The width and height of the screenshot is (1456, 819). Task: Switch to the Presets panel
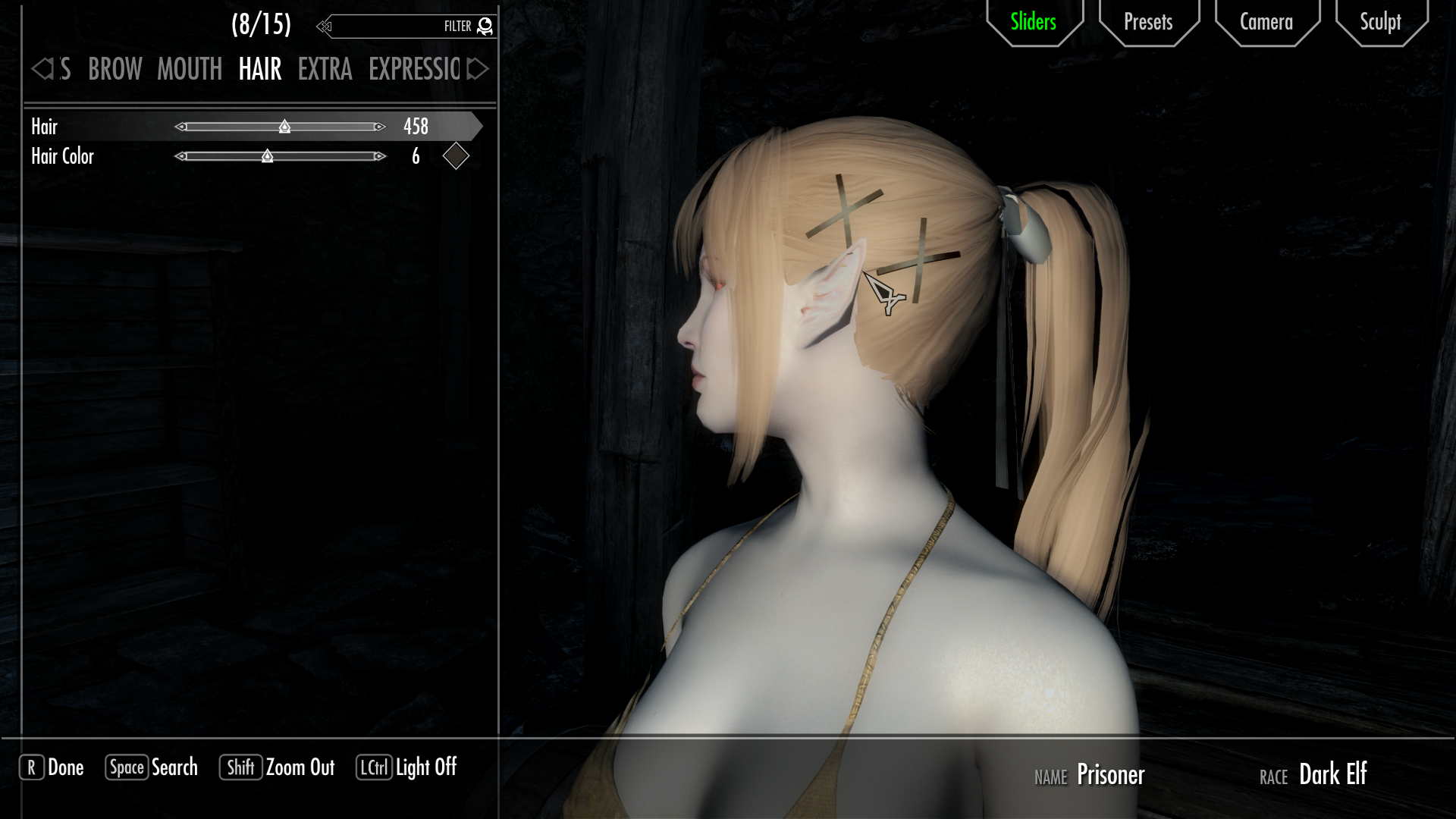click(1148, 22)
